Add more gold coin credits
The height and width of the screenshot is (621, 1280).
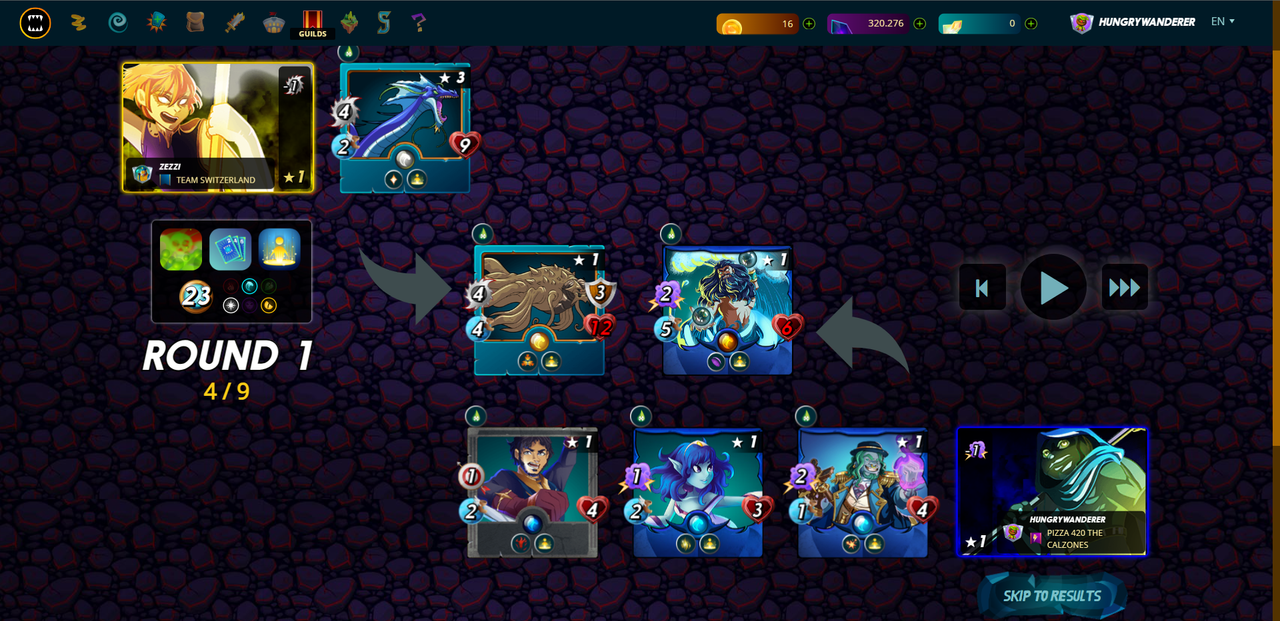pos(809,23)
